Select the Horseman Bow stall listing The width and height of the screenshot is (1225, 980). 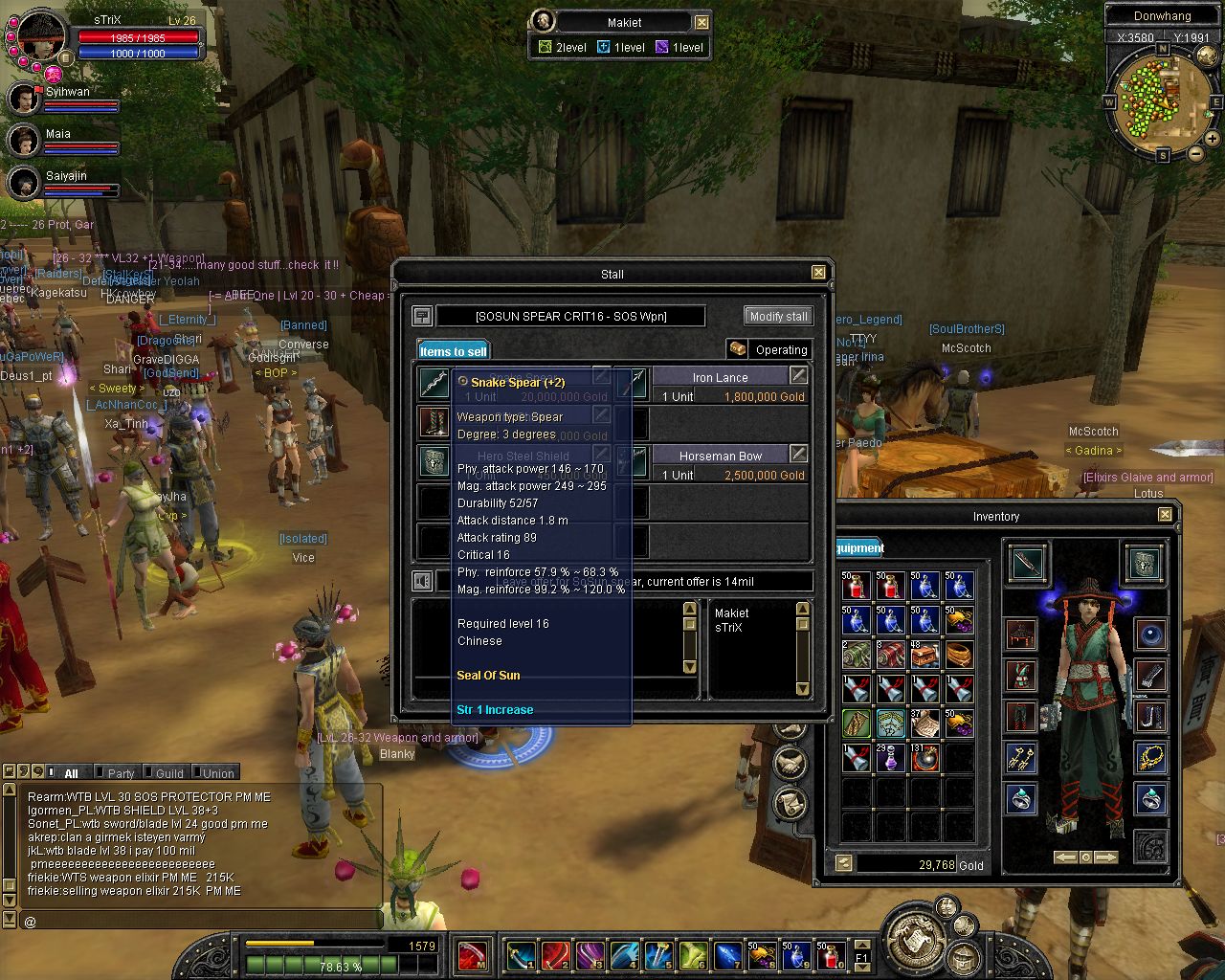pos(720,465)
